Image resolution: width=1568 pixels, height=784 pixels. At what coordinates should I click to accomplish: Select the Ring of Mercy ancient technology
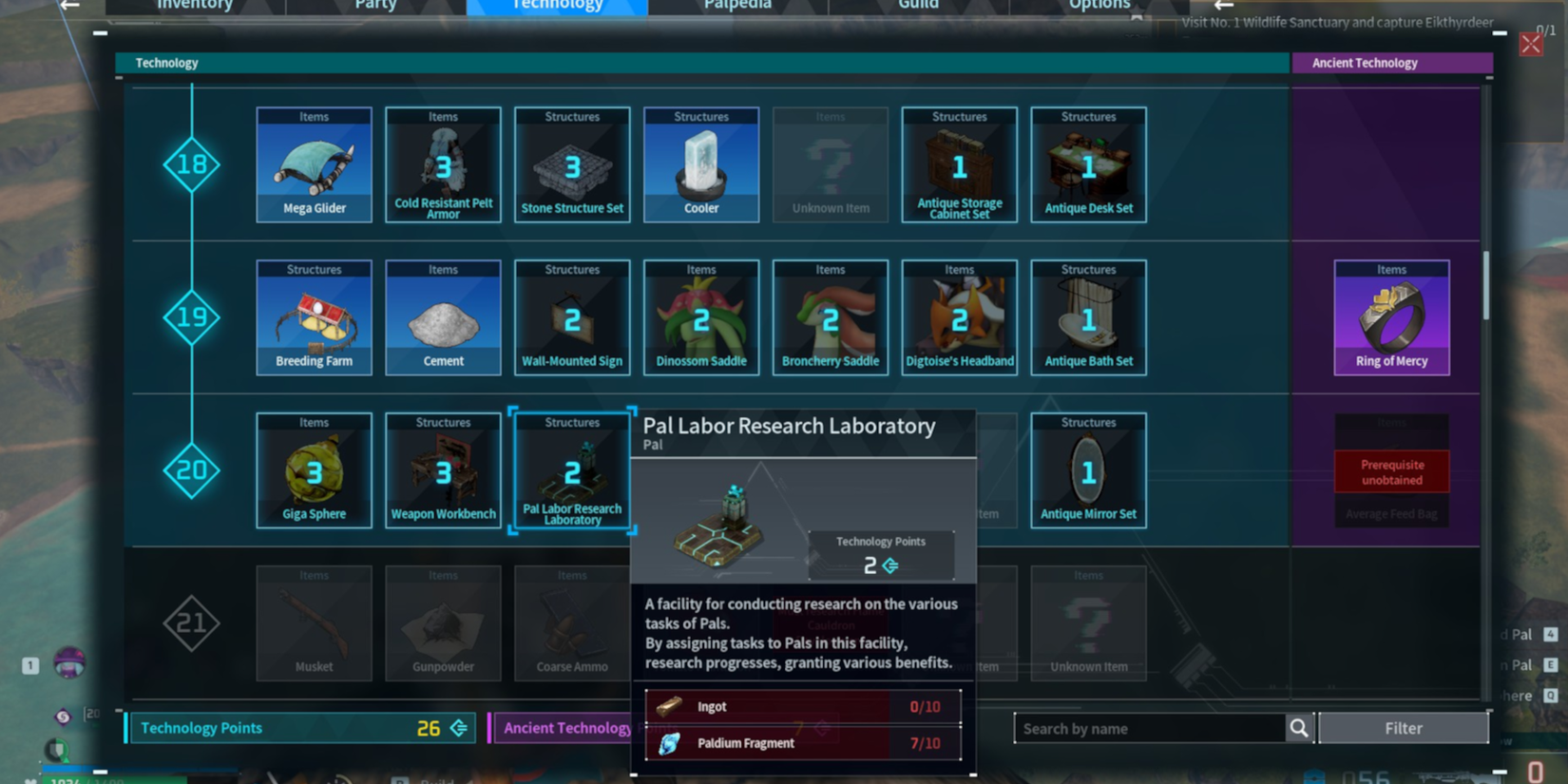click(x=1391, y=317)
